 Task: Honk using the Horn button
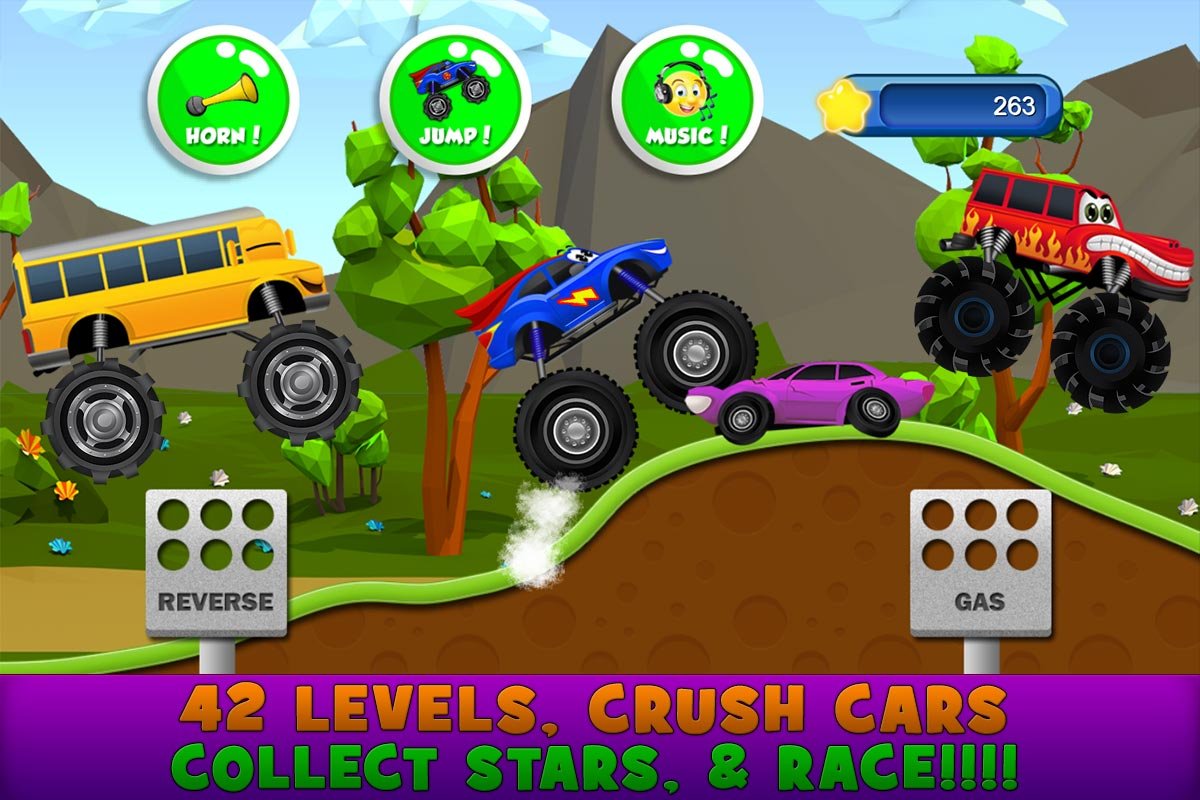pos(223,100)
